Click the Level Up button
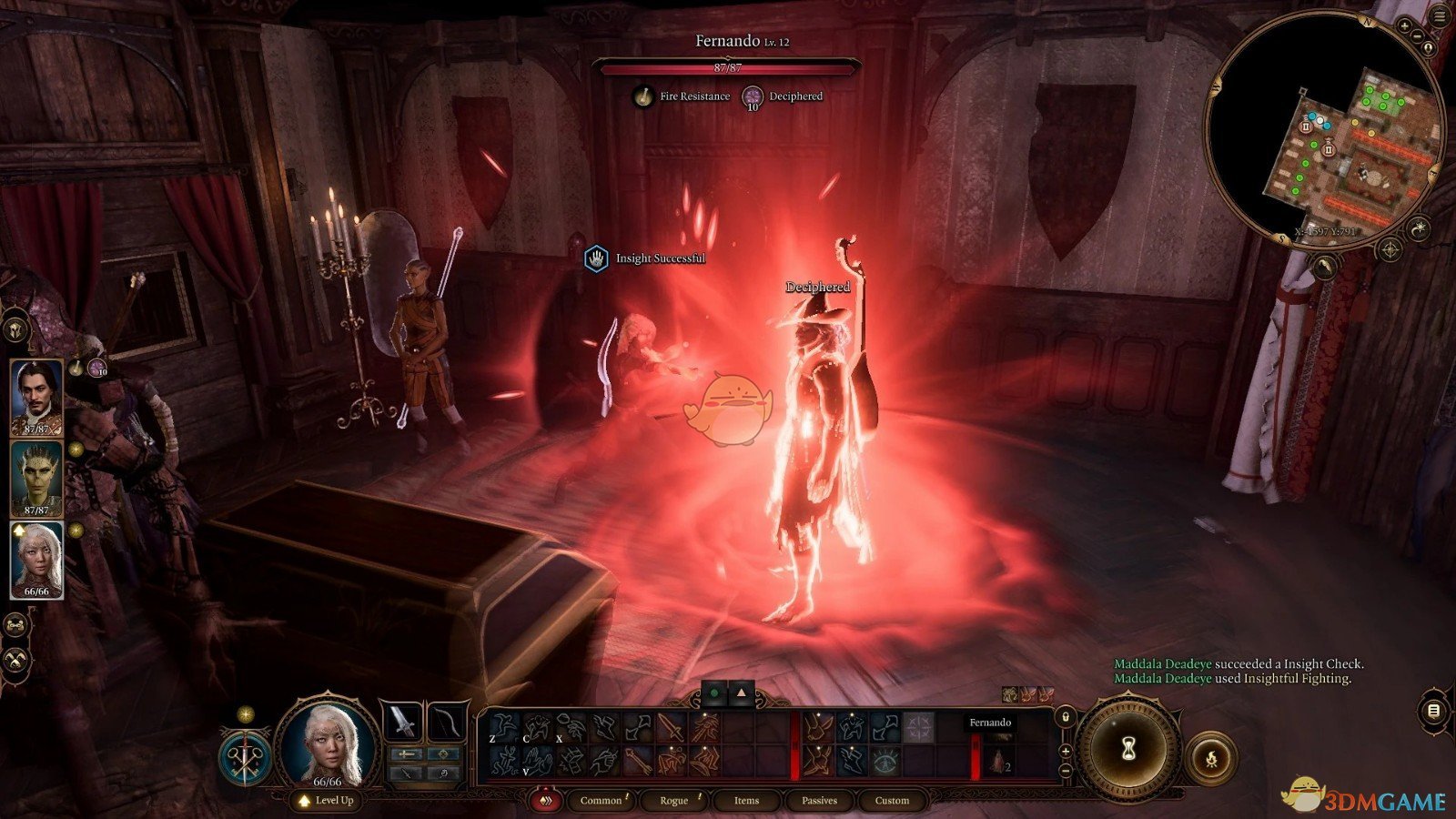Viewport: 1456px width, 819px height. click(326, 801)
